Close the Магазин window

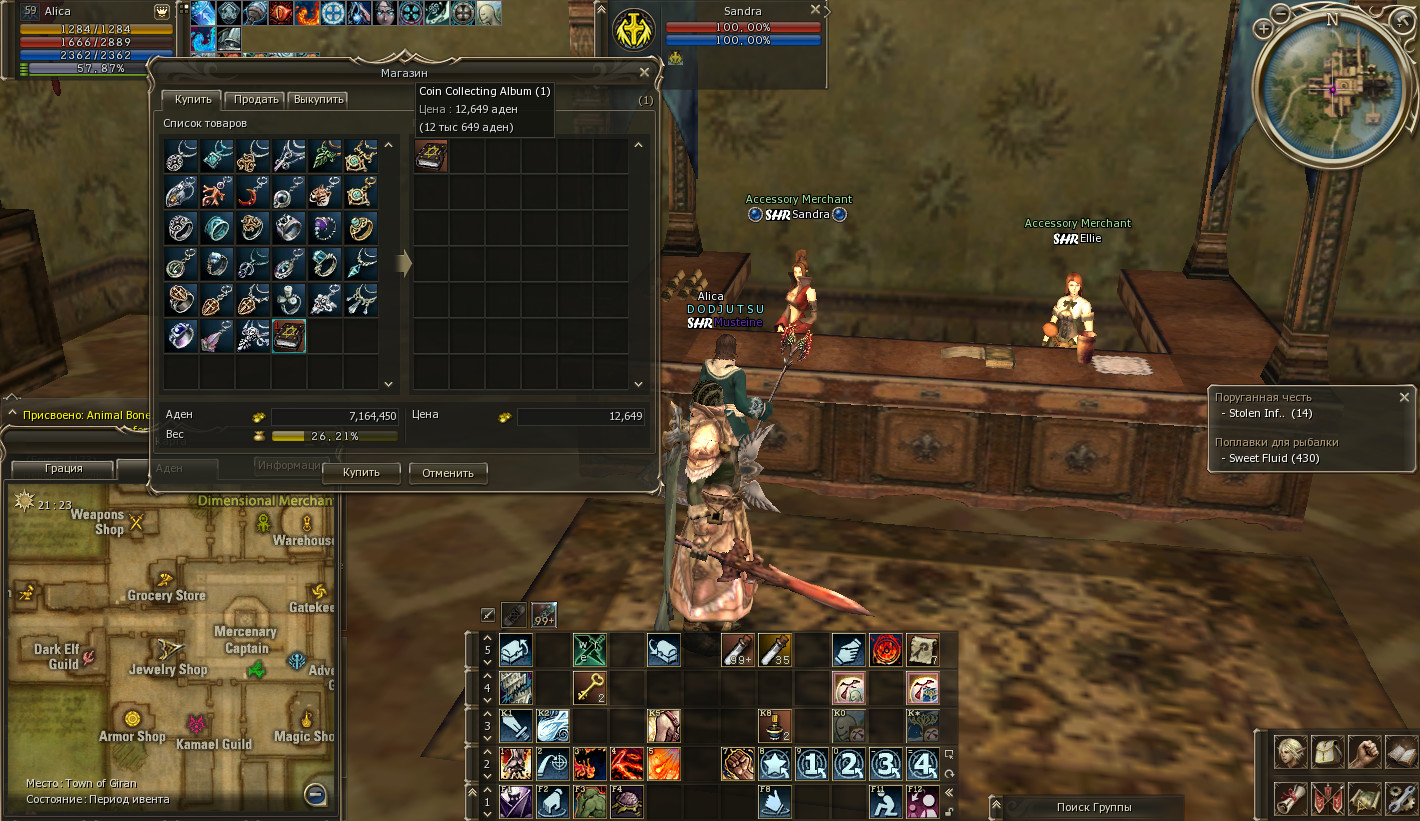tap(645, 72)
